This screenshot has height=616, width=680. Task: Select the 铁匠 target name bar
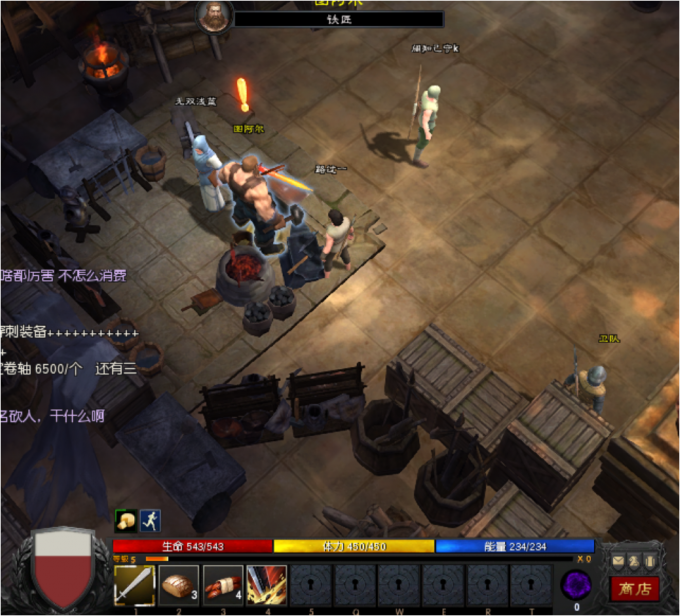click(339, 19)
